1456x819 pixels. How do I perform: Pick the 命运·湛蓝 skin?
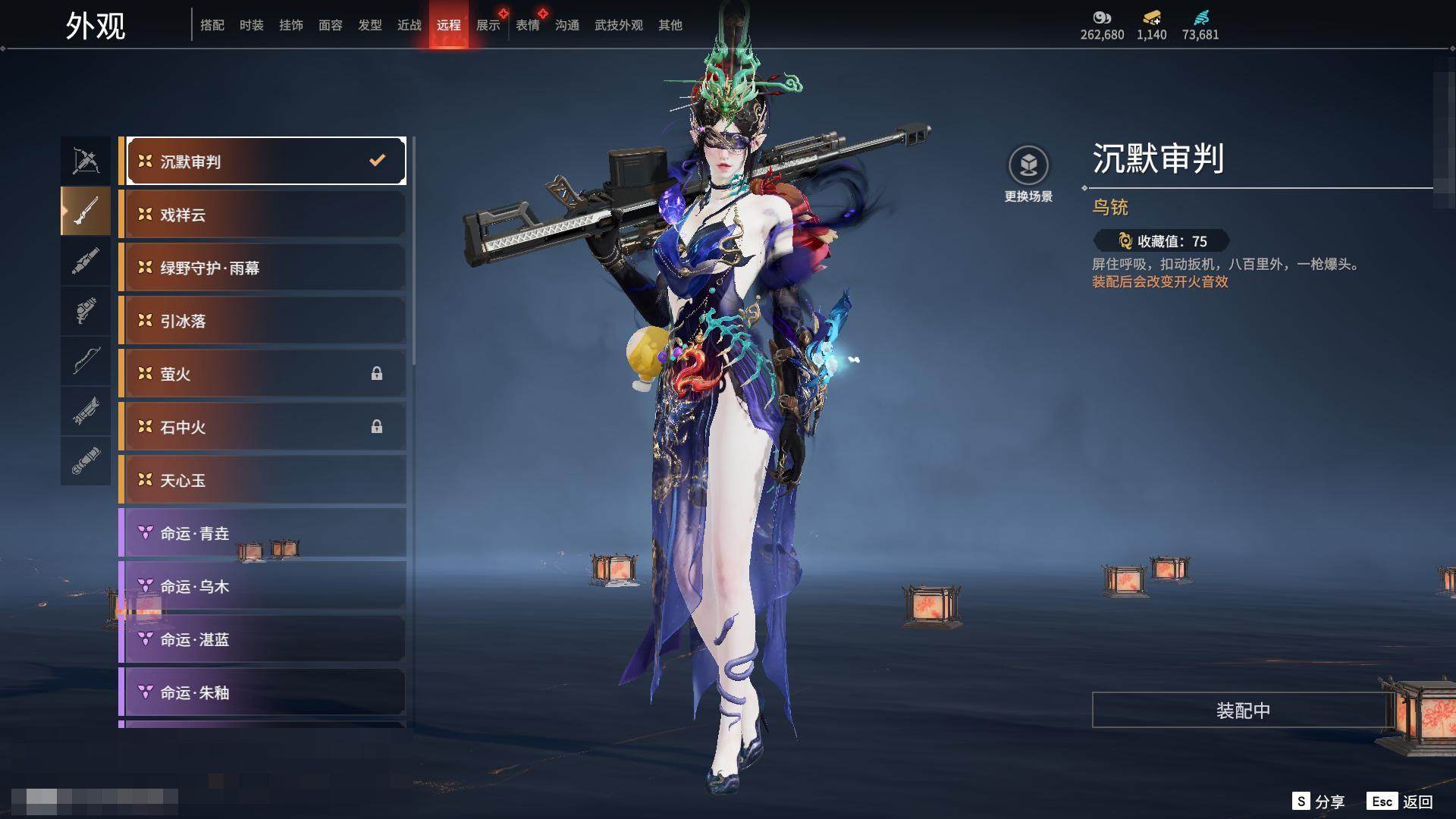[262, 639]
